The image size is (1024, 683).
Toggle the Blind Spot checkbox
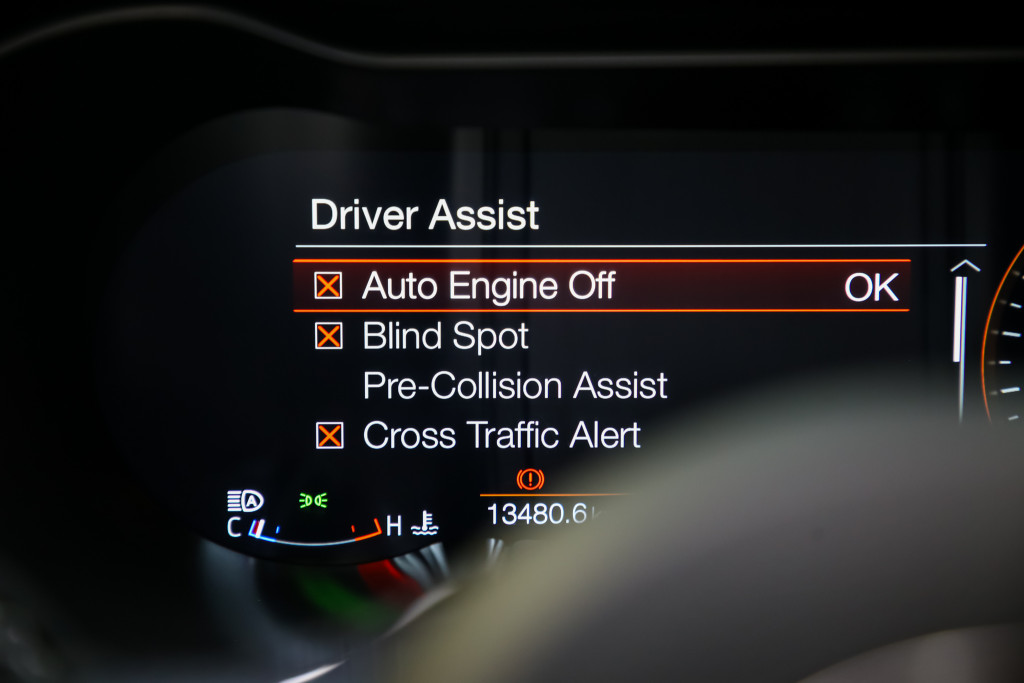[x=328, y=336]
